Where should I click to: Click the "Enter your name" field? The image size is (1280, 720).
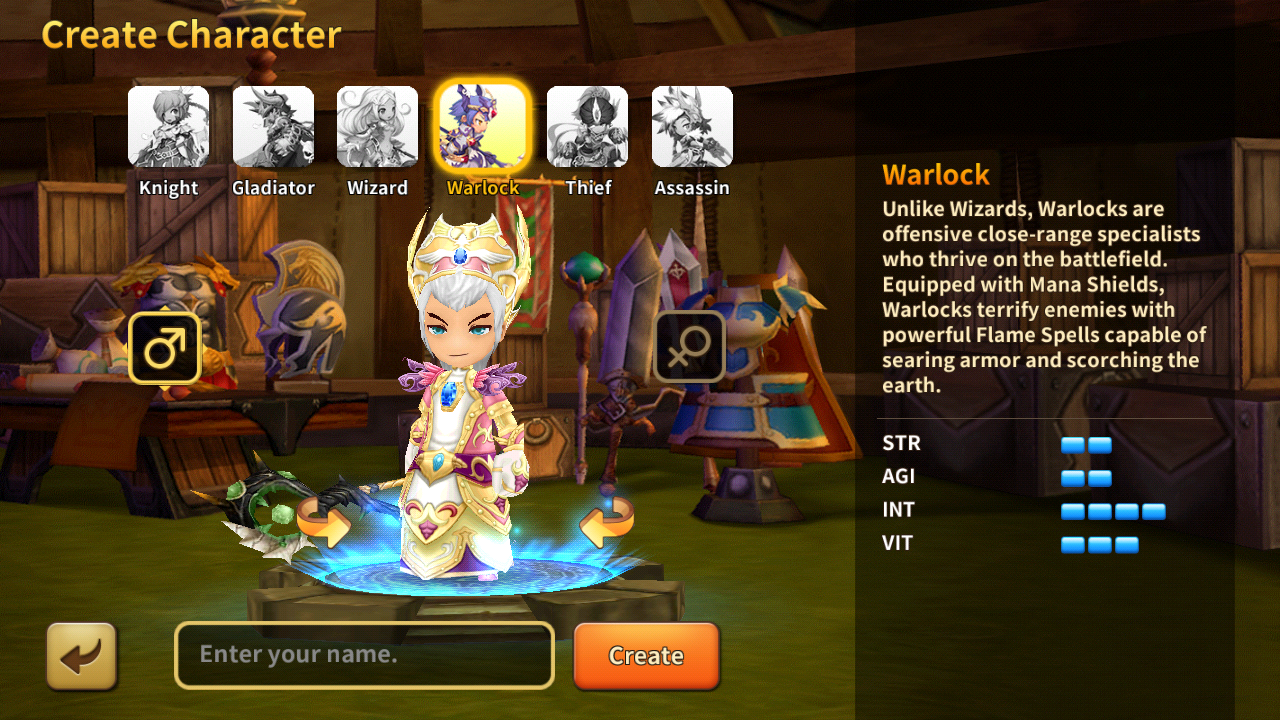tap(364, 656)
